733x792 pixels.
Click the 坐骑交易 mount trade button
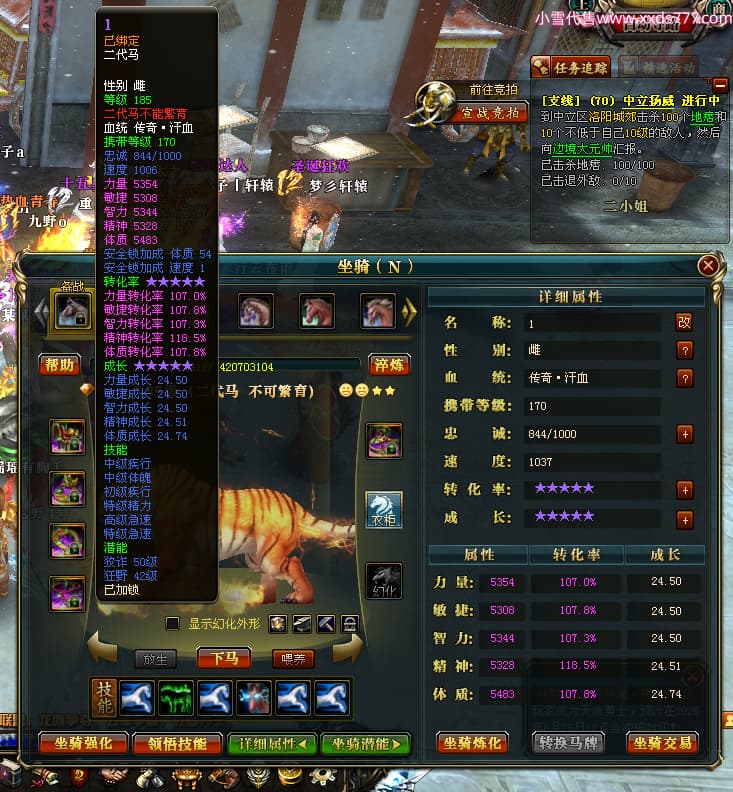(x=661, y=743)
